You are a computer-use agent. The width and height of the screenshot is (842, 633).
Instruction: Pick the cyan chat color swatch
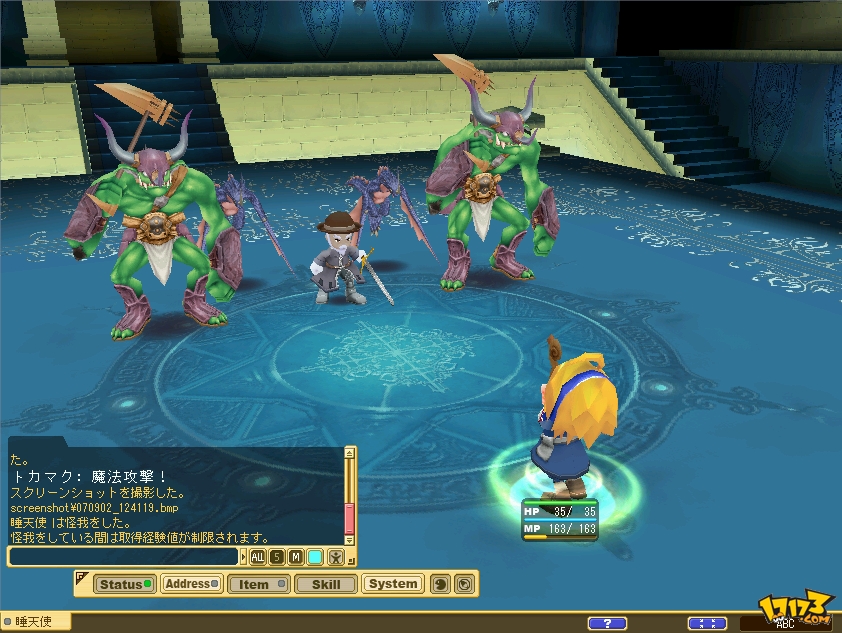tap(315, 557)
